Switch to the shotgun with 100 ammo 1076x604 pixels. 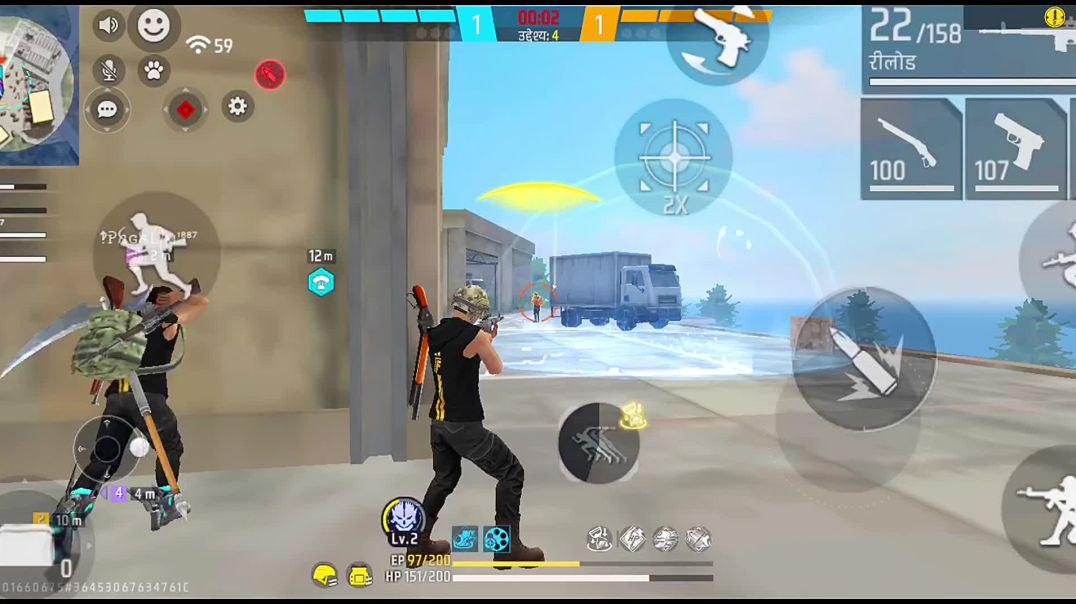pyautogui.click(x=910, y=148)
